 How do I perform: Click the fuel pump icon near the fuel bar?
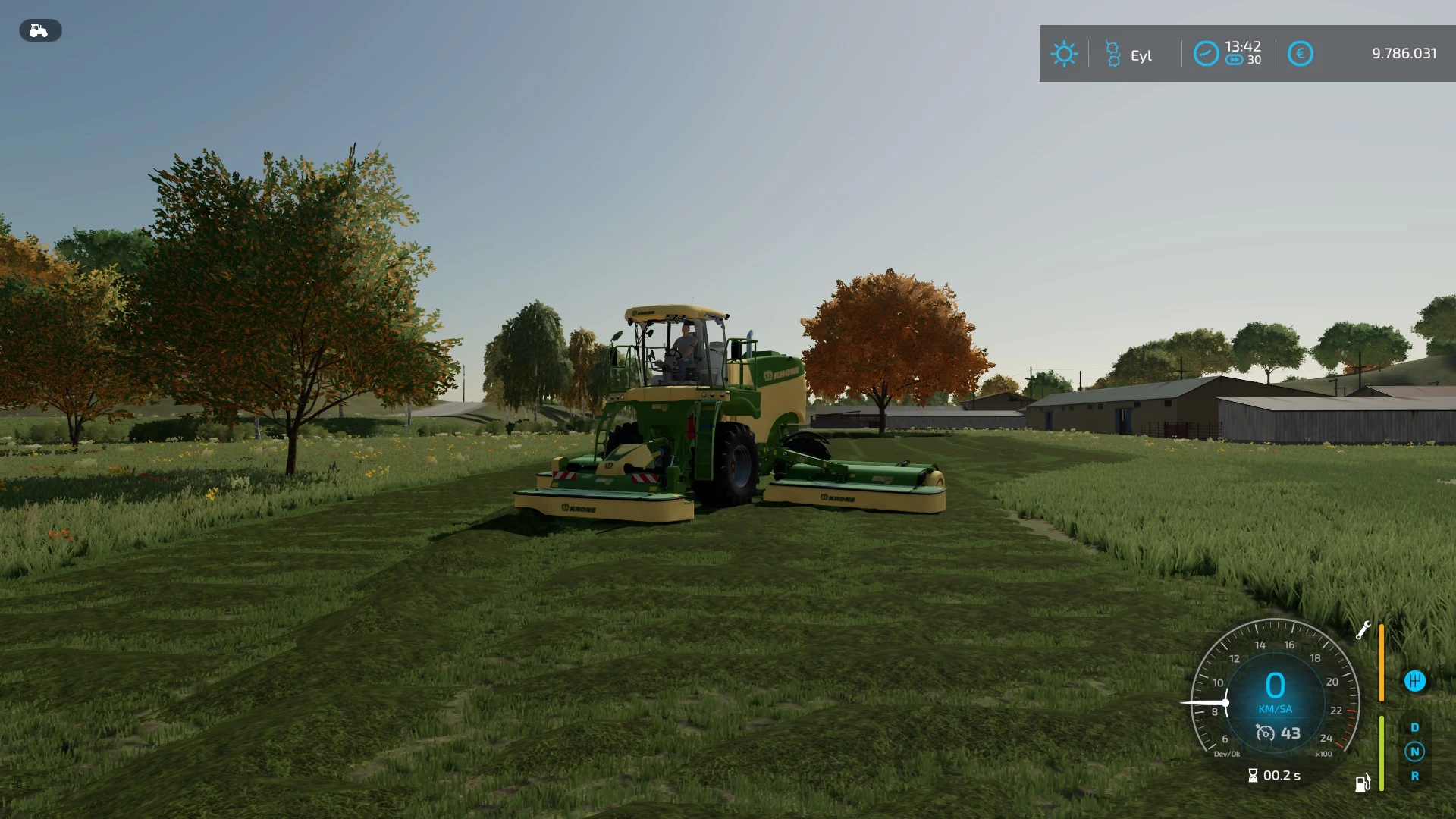pos(1362,783)
